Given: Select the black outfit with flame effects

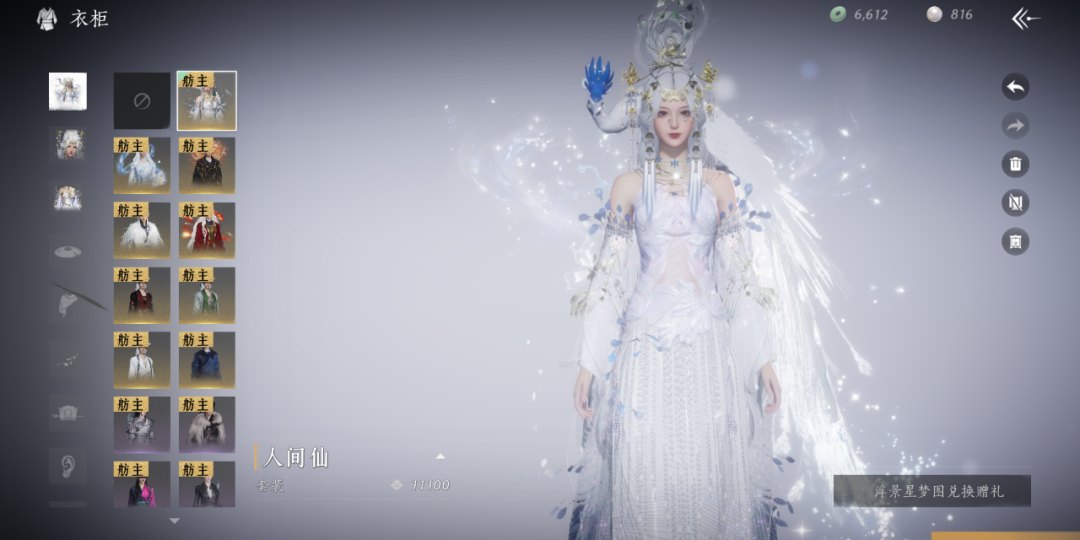Looking at the screenshot, I should 207,165.
